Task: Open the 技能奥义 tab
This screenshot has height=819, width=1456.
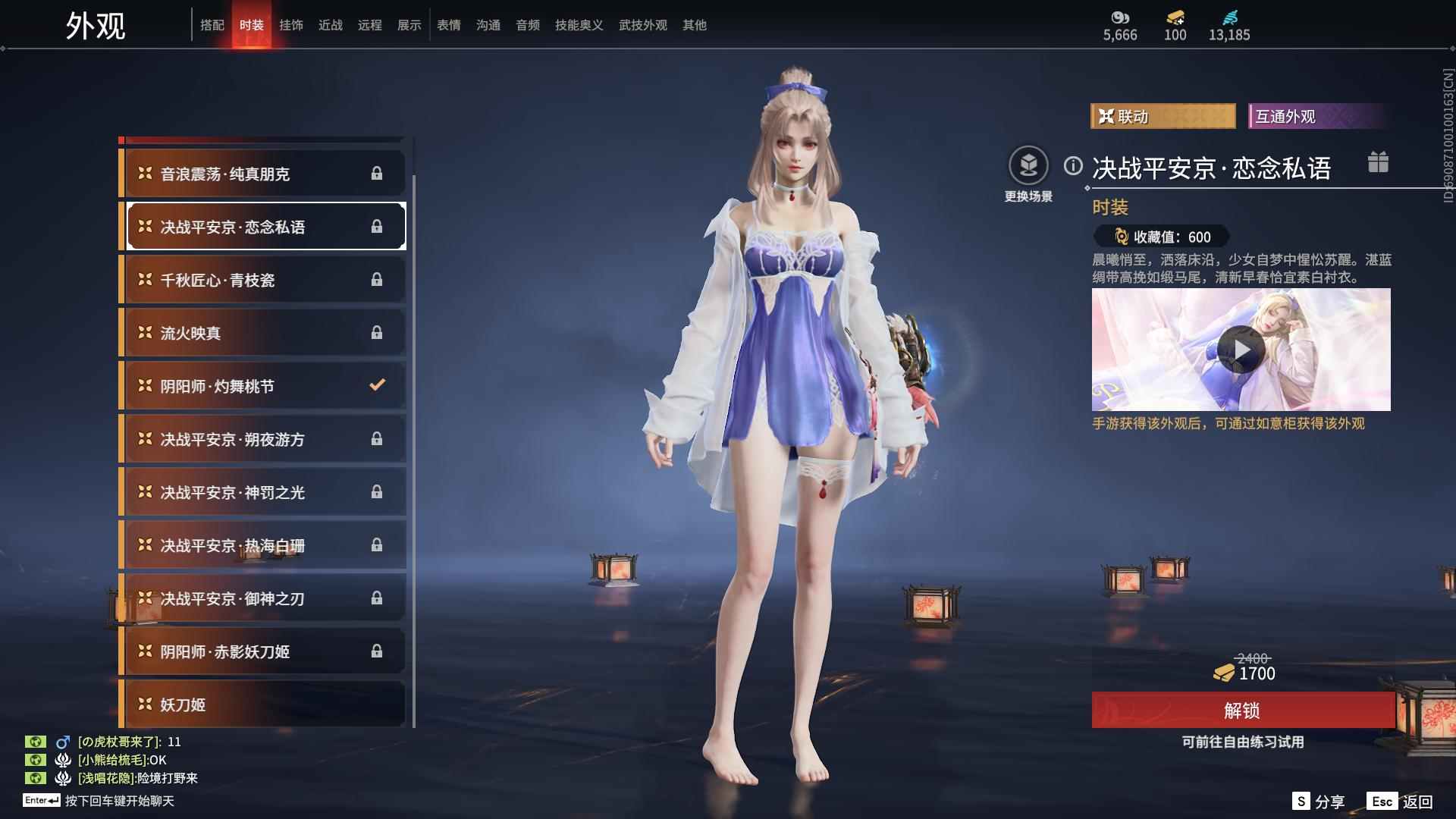Action: click(x=579, y=25)
